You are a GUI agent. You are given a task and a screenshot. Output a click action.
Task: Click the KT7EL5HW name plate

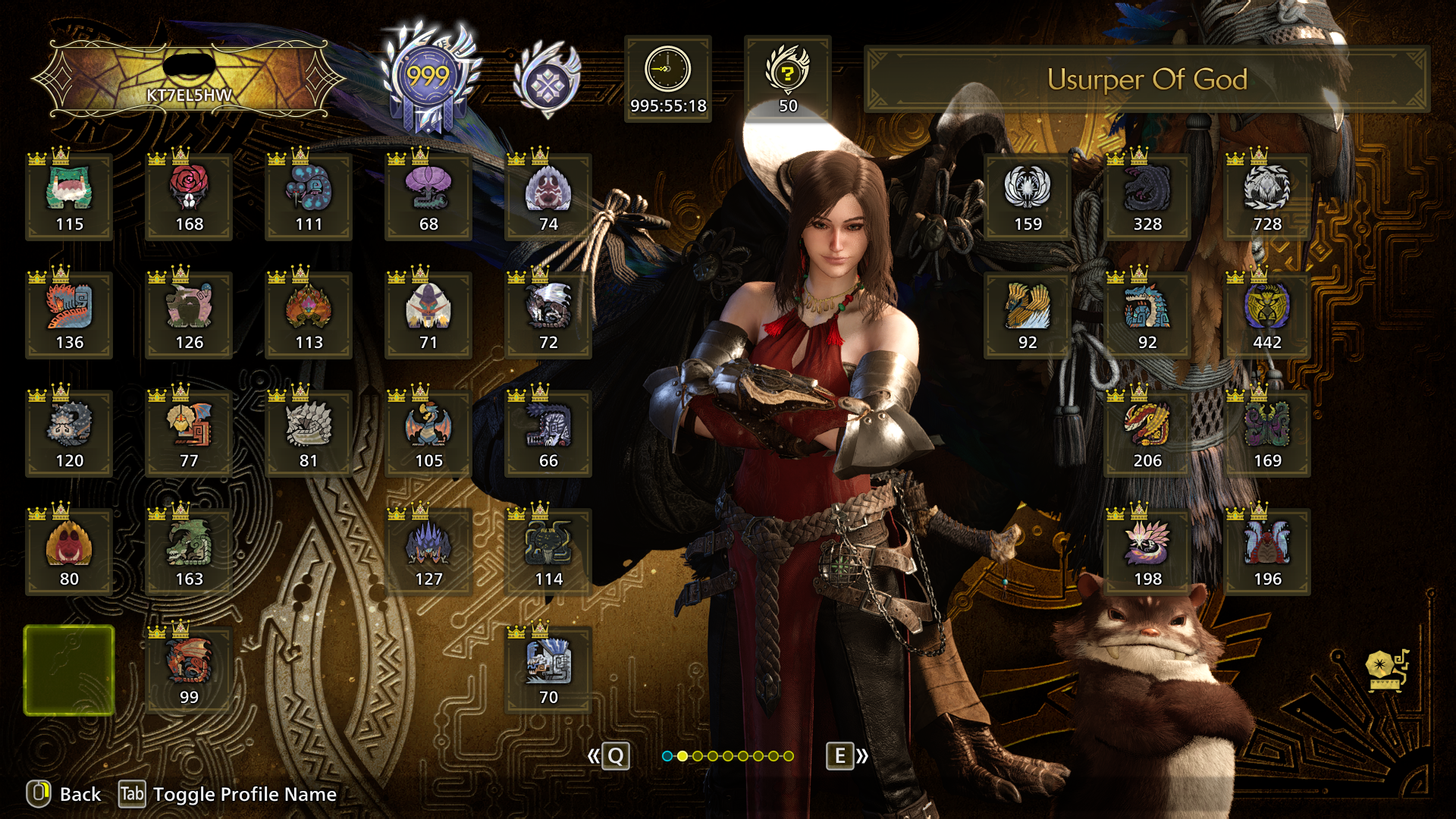click(189, 80)
